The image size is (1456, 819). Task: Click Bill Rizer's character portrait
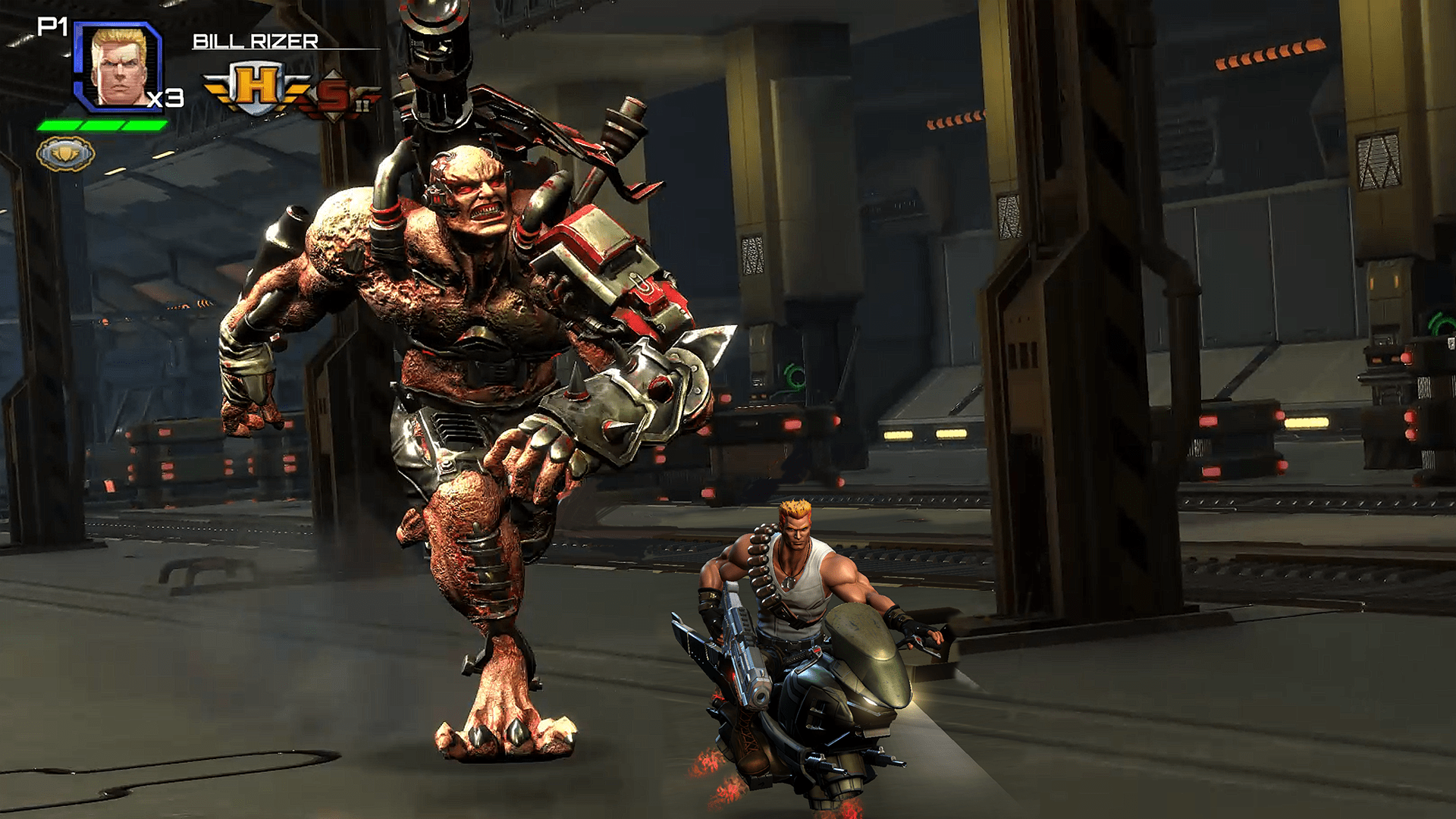tap(118, 67)
